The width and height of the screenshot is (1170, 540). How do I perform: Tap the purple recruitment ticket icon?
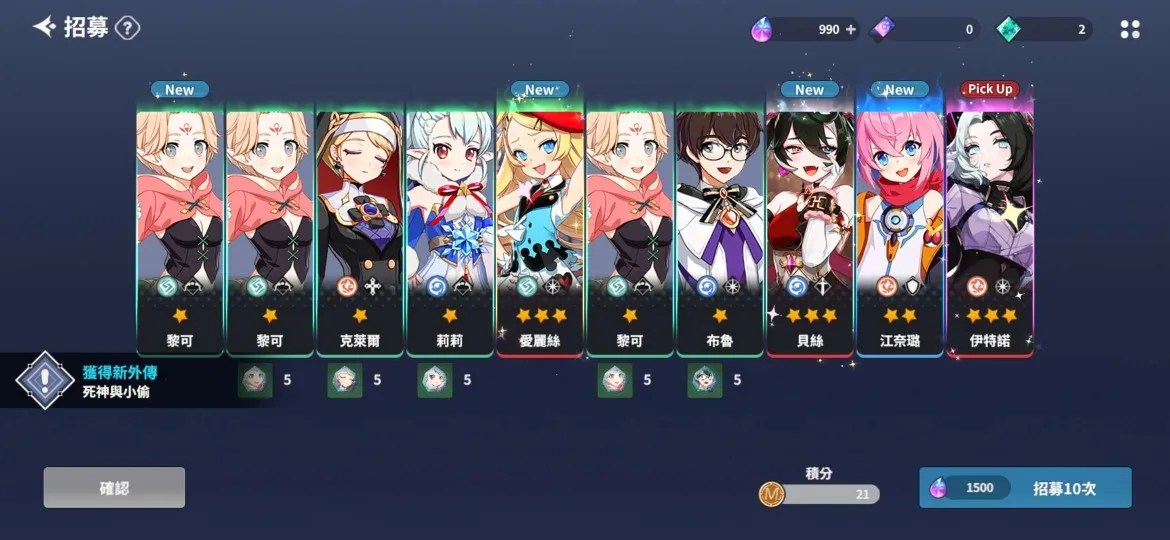pyautogui.click(x=884, y=30)
